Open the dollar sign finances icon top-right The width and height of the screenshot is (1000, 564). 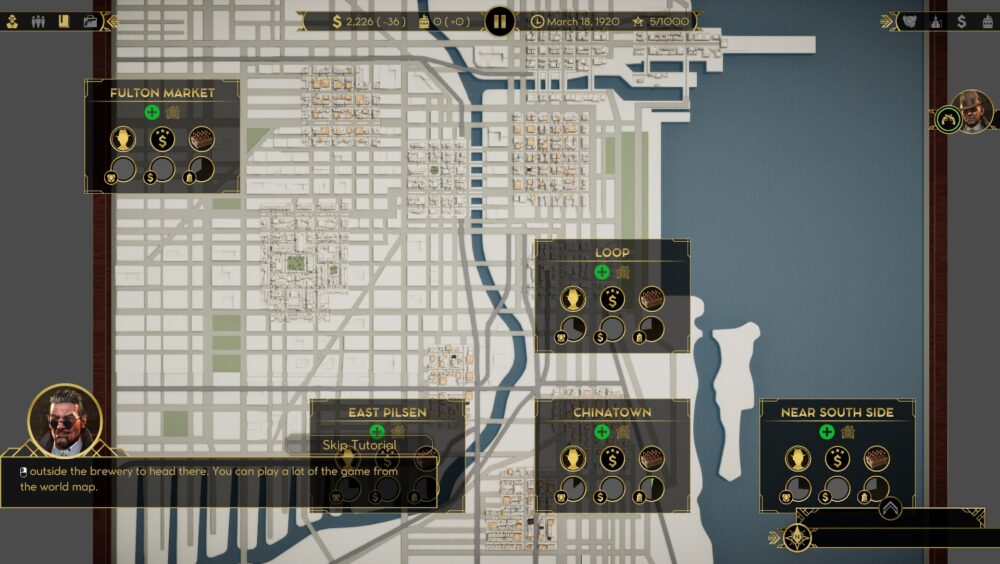961,20
